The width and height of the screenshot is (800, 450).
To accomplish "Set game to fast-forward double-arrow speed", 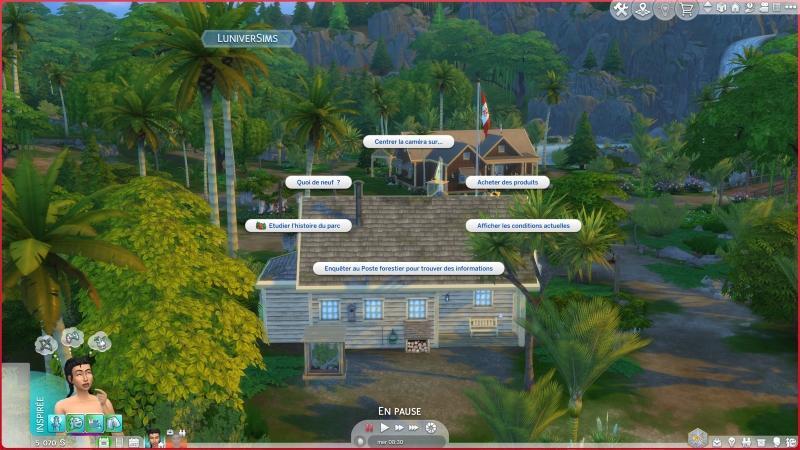I will [398, 428].
